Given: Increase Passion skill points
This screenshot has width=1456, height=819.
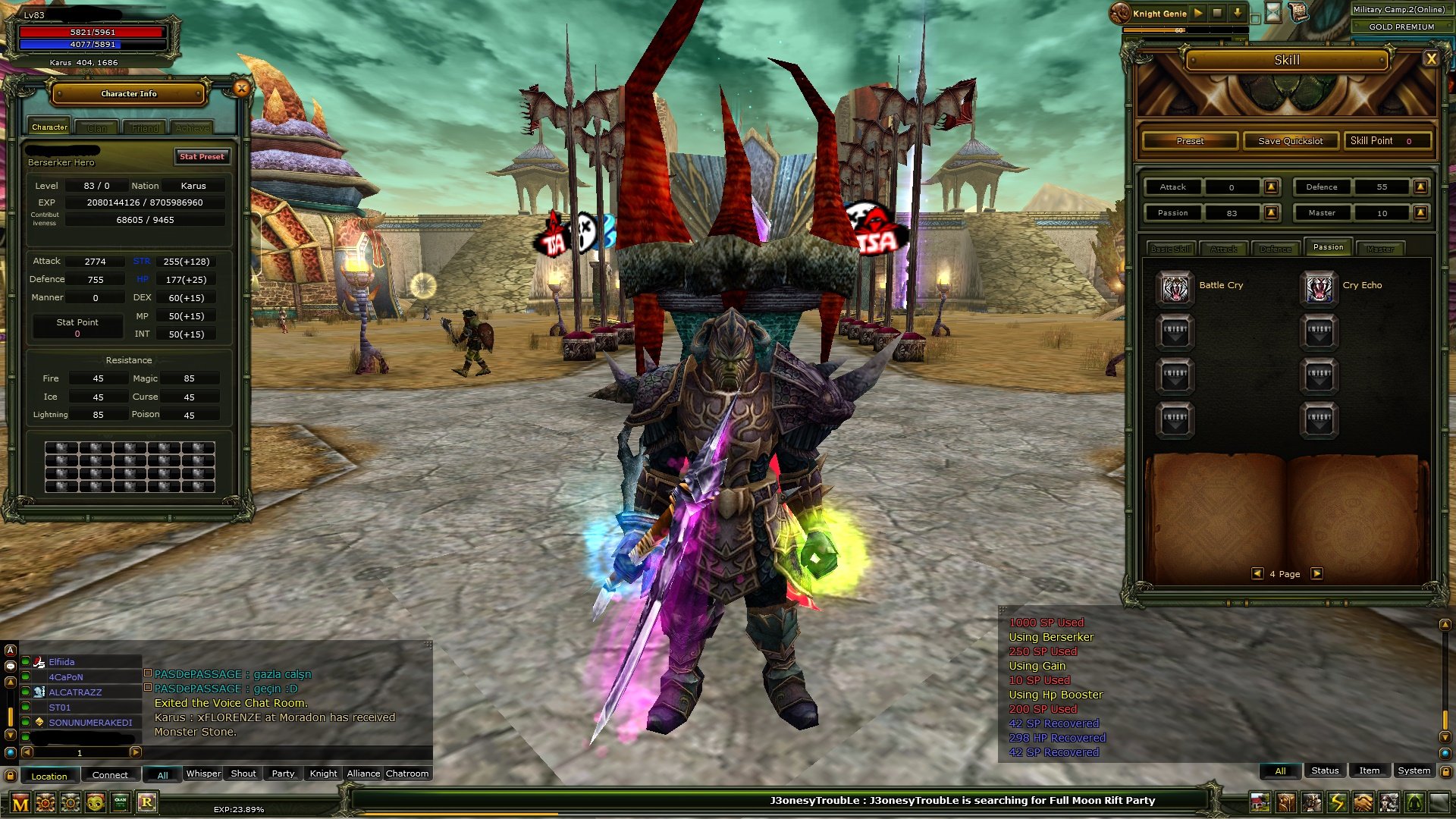Looking at the screenshot, I should [x=1272, y=213].
